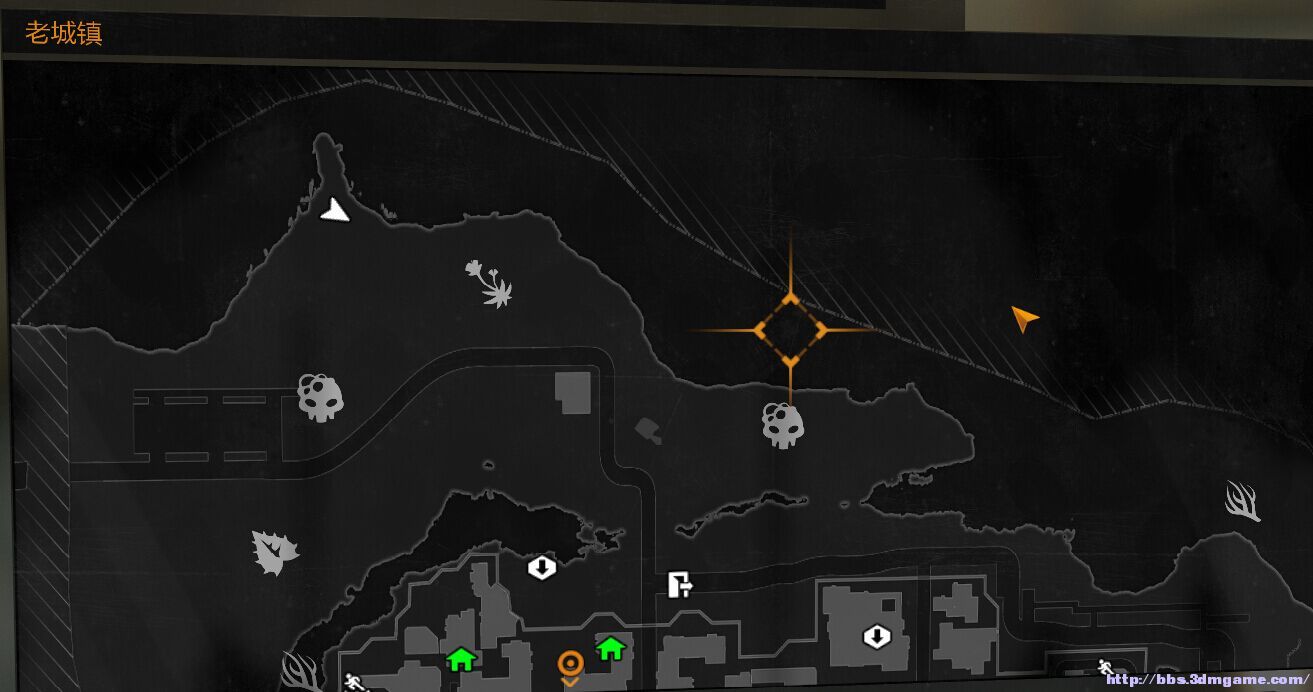Click the white player position arrow
This screenshot has height=692, width=1313.
[335, 210]
